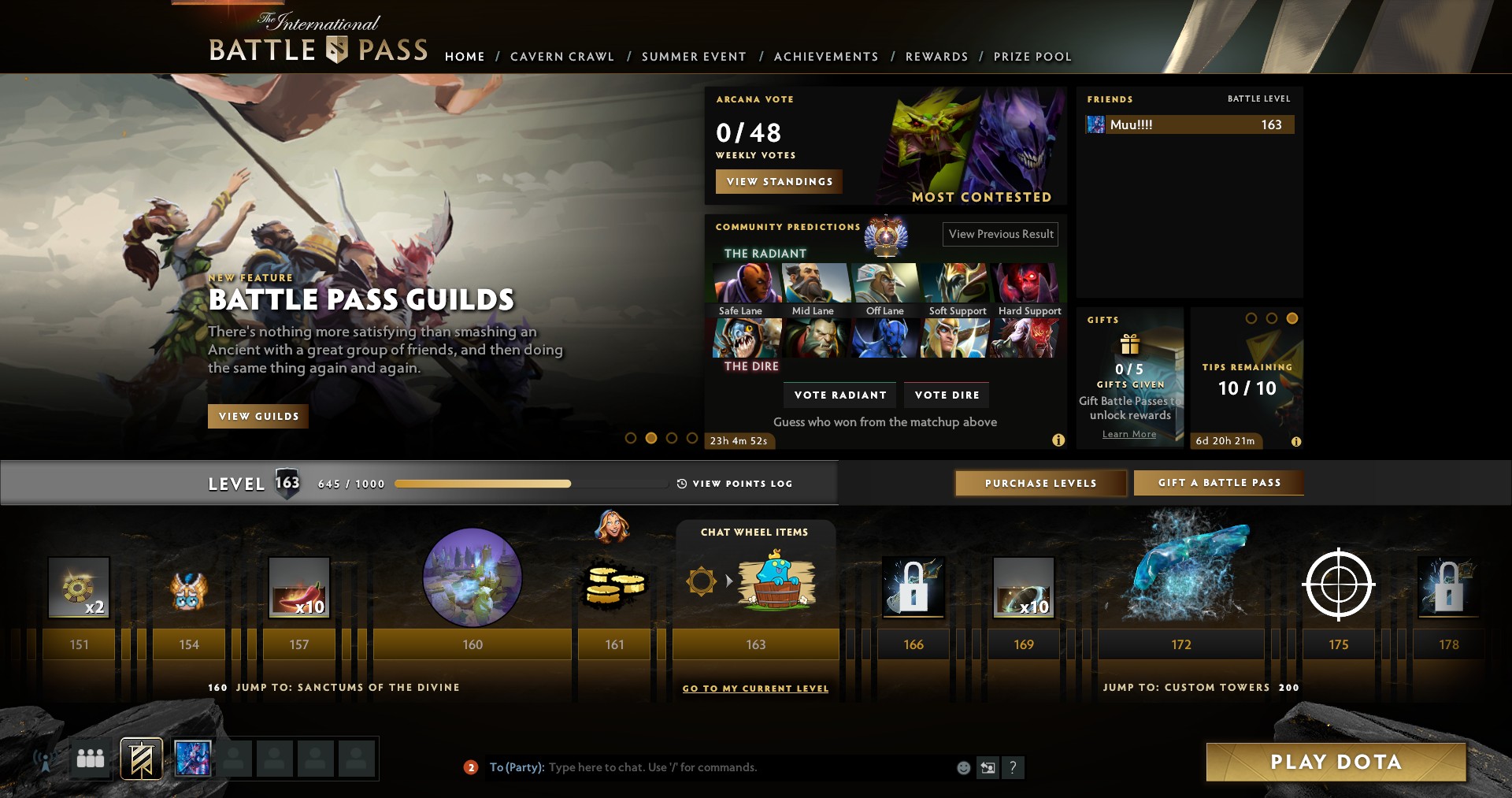
Task: Select the Battle Pass banner icon in taskbar
Action: tap(139, 758)
